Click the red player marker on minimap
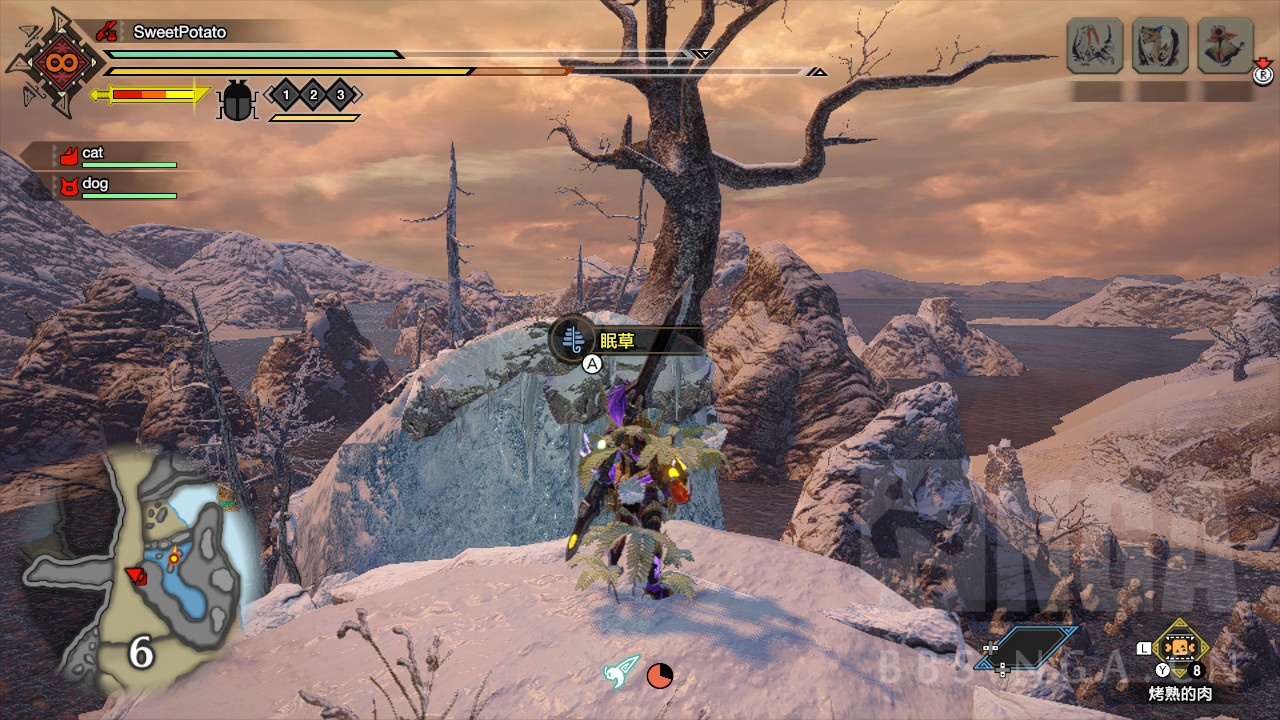Viewport: 1280px width, 720px height. click(136, 575)
